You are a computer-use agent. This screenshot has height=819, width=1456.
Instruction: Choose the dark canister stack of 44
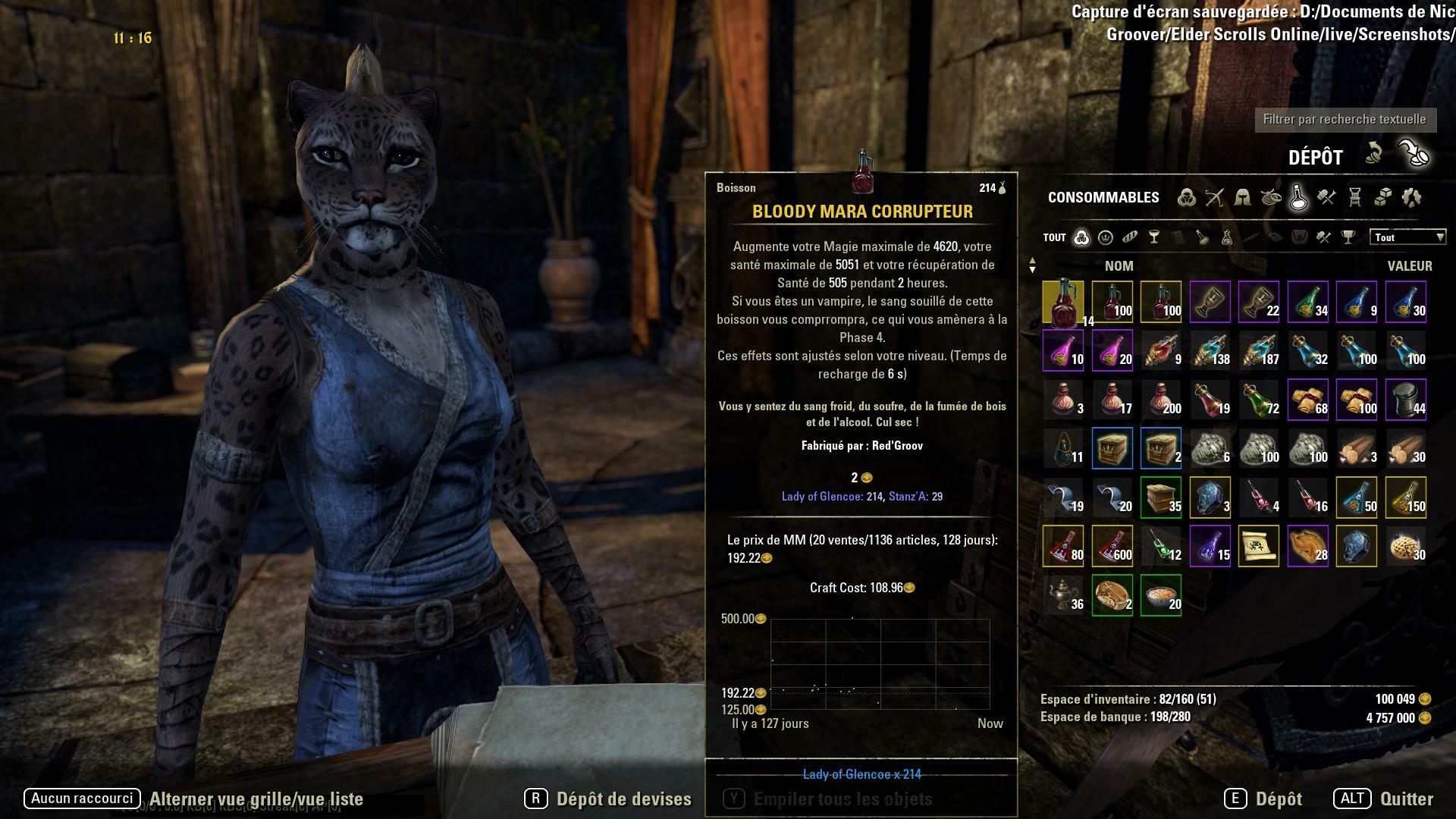tap(1405, 400)
